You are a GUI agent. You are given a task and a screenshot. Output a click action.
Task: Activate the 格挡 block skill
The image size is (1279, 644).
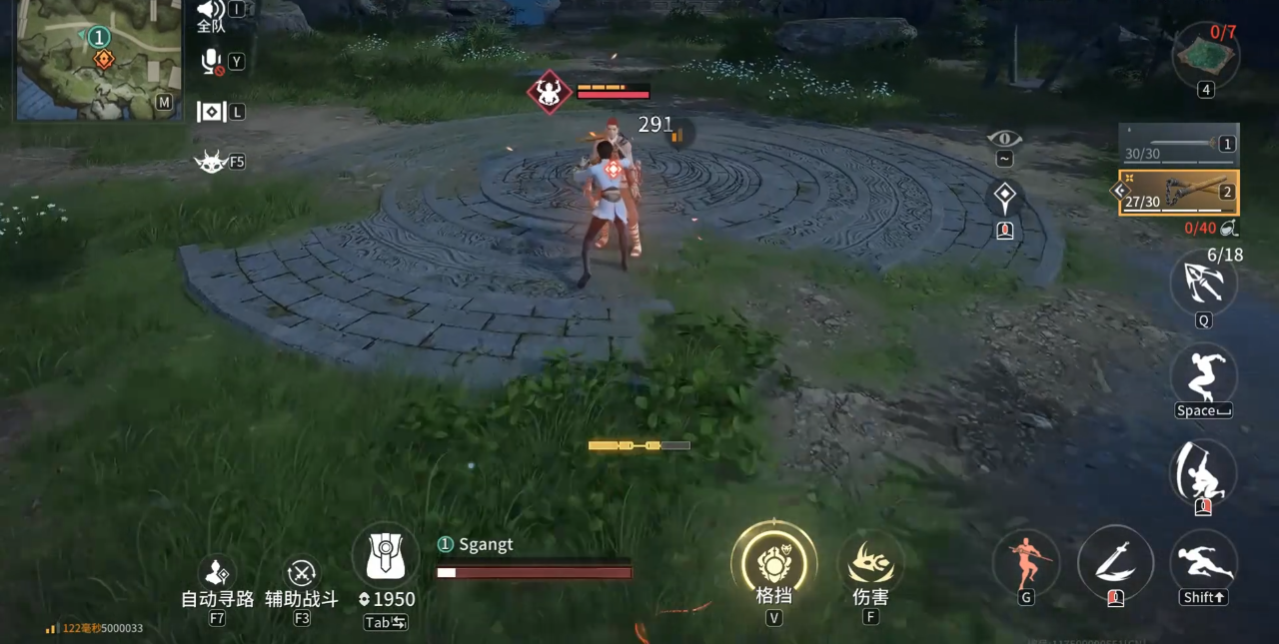click(773, 564)
